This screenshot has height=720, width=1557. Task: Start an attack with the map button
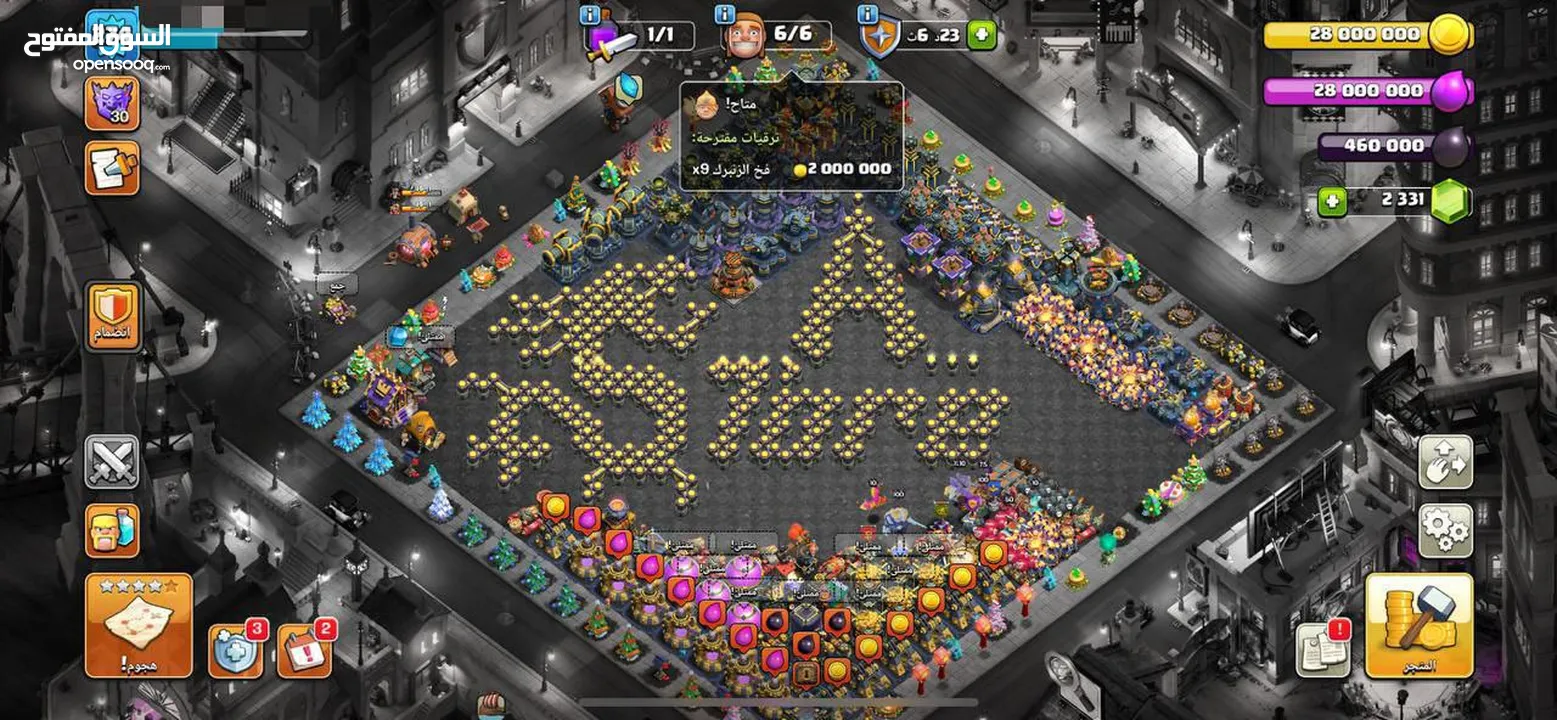point(138,625)
